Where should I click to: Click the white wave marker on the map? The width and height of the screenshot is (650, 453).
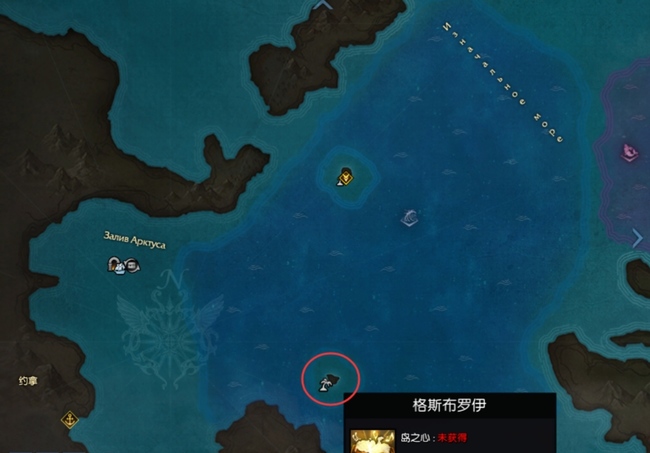[x=409, y=218]
